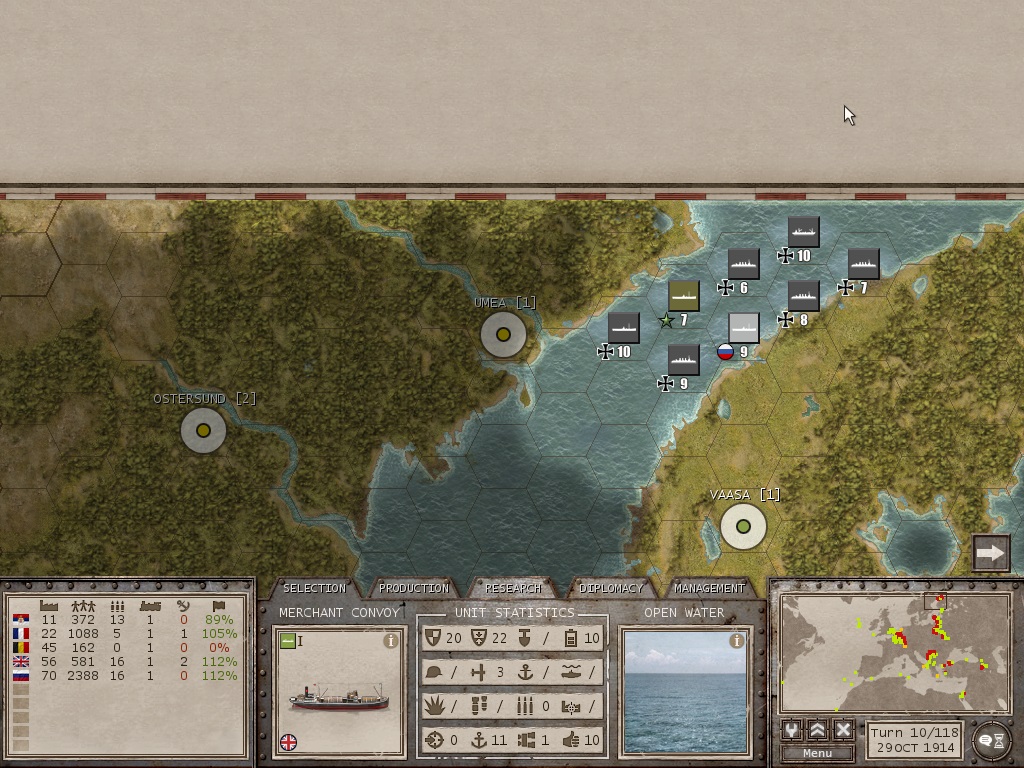Click the X button under the minimap
1024x768 pixels.
pos(843,730)
